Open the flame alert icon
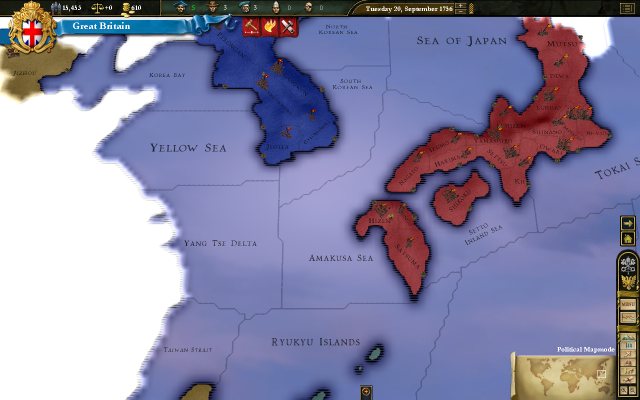The width and height of the screenshot is (640, 400). 268,26
